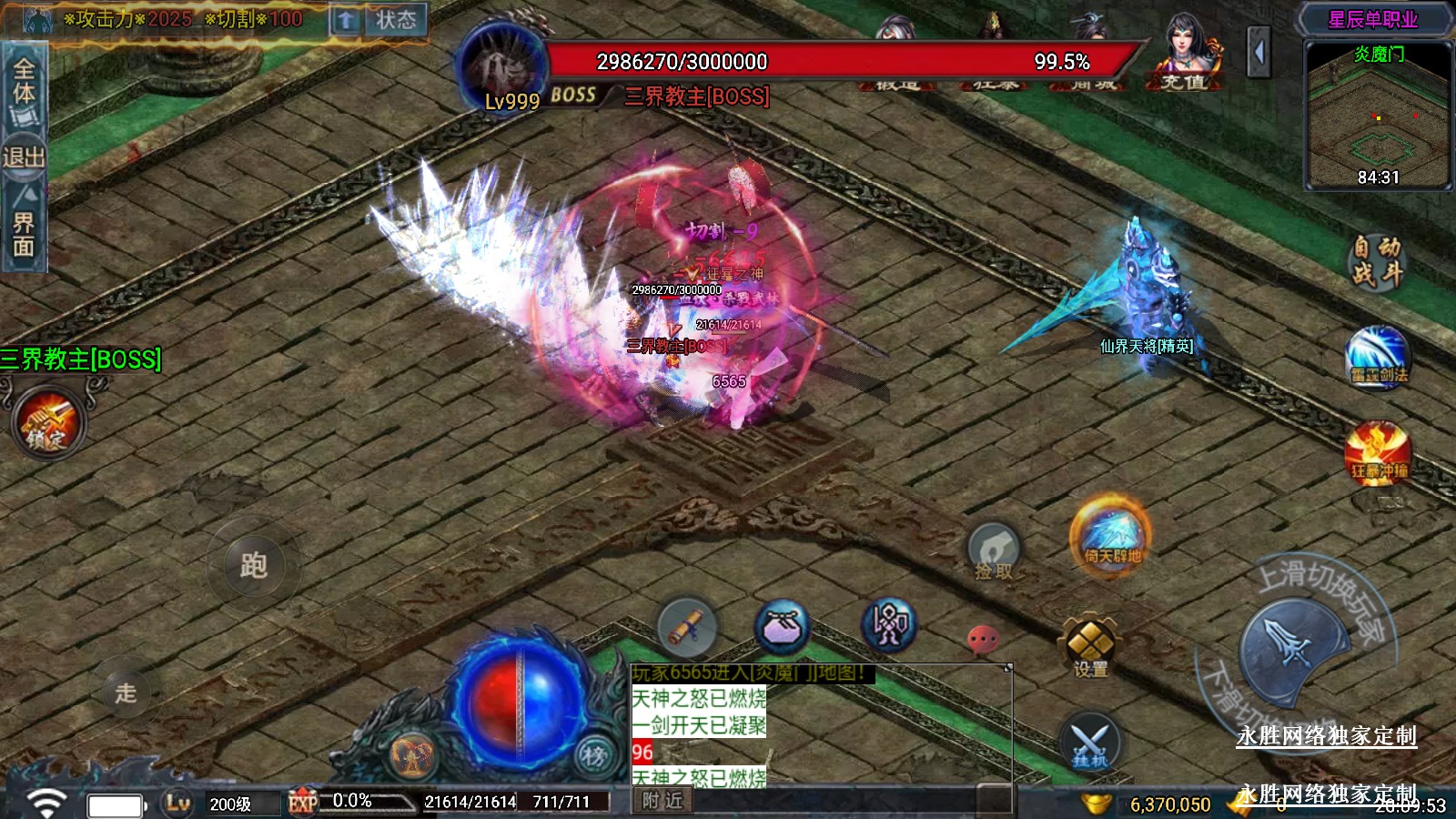1456x819 pixels.
Task: Toggle 自动战斗 auto battle
Action: pyautogui.click(x=1376, y=260)
